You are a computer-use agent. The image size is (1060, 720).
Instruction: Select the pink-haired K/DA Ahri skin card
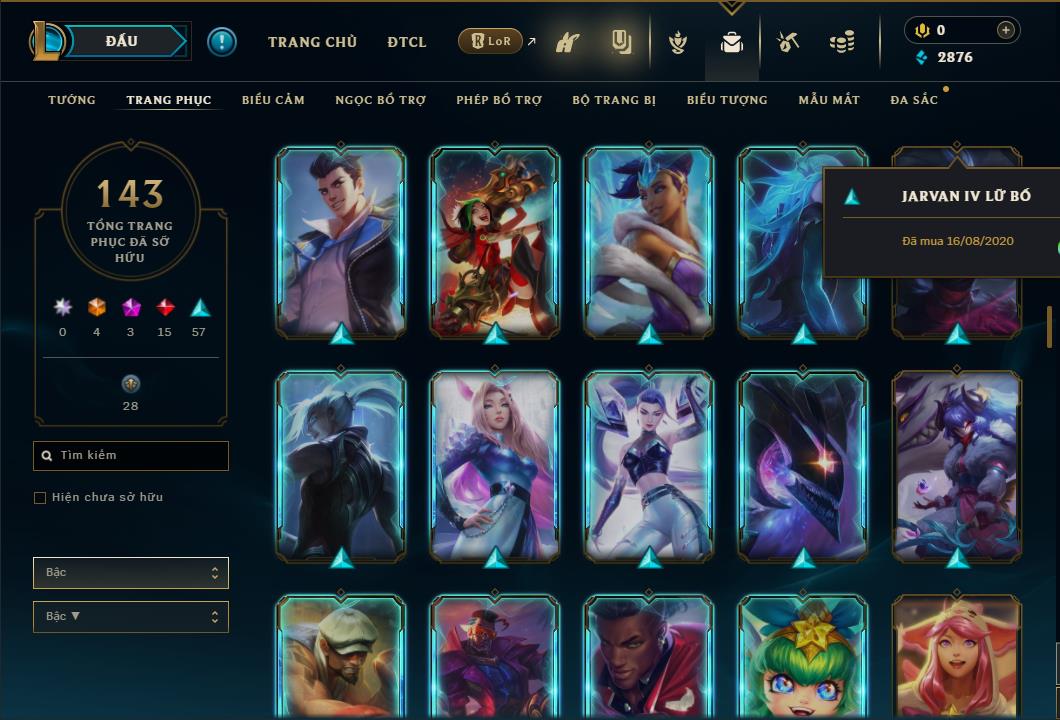[x=495, y=464]
